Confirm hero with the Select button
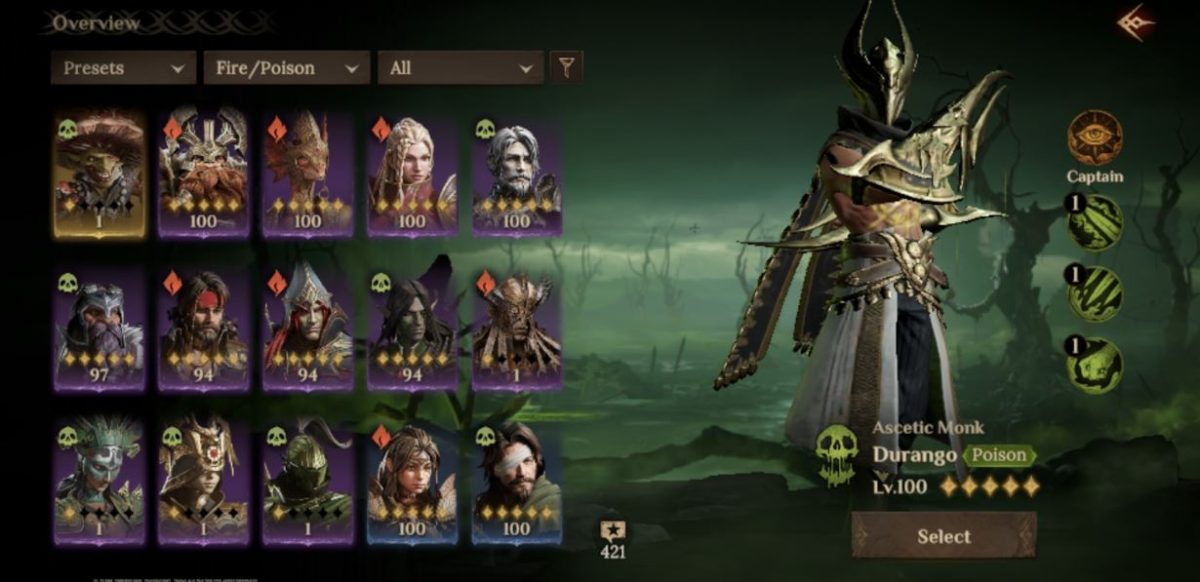1200x582 pixels. [x=944, y=536]
